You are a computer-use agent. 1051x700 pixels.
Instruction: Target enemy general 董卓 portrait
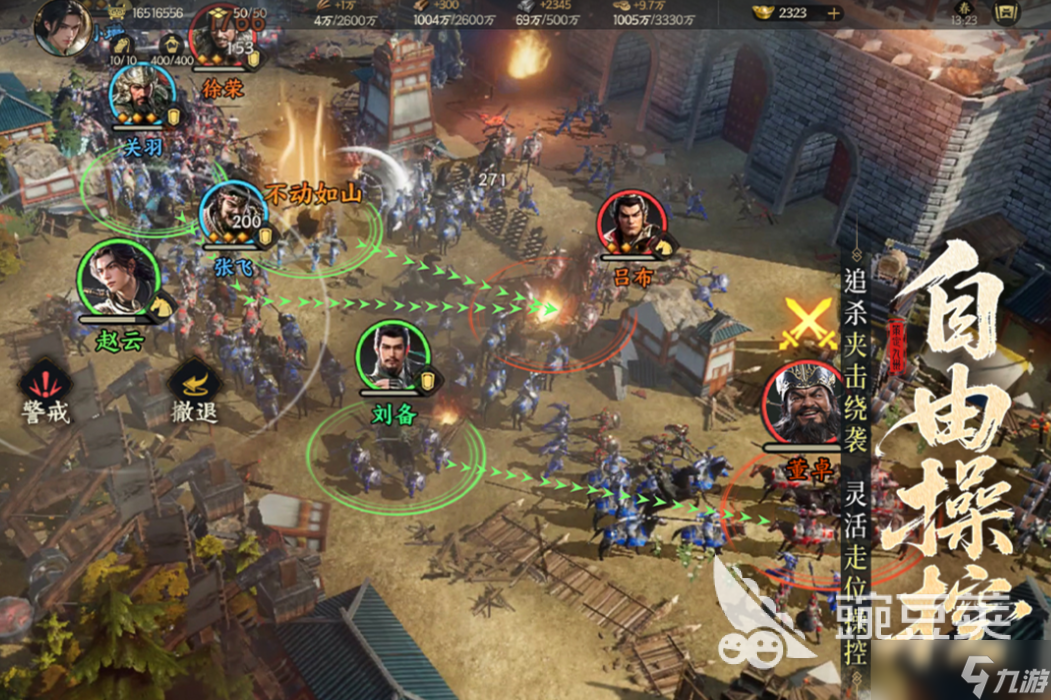coord(800,405)
